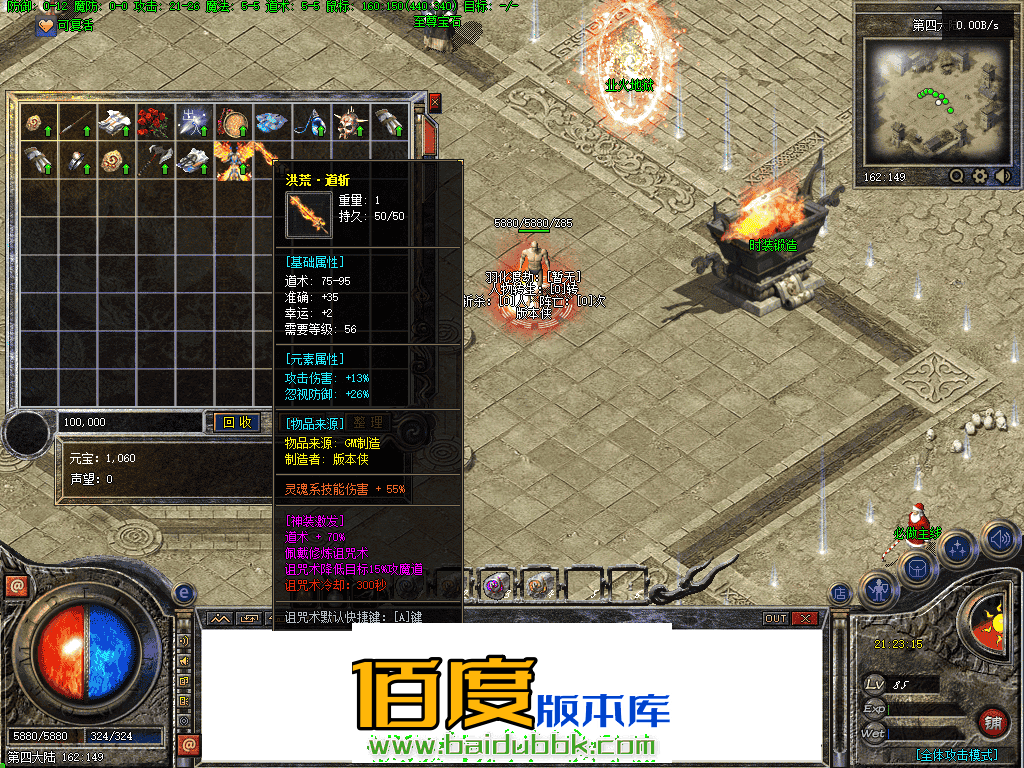Viewport: 1024px width, 768px height.
Task: Click the 店 store button
Action: coord(840,594)
